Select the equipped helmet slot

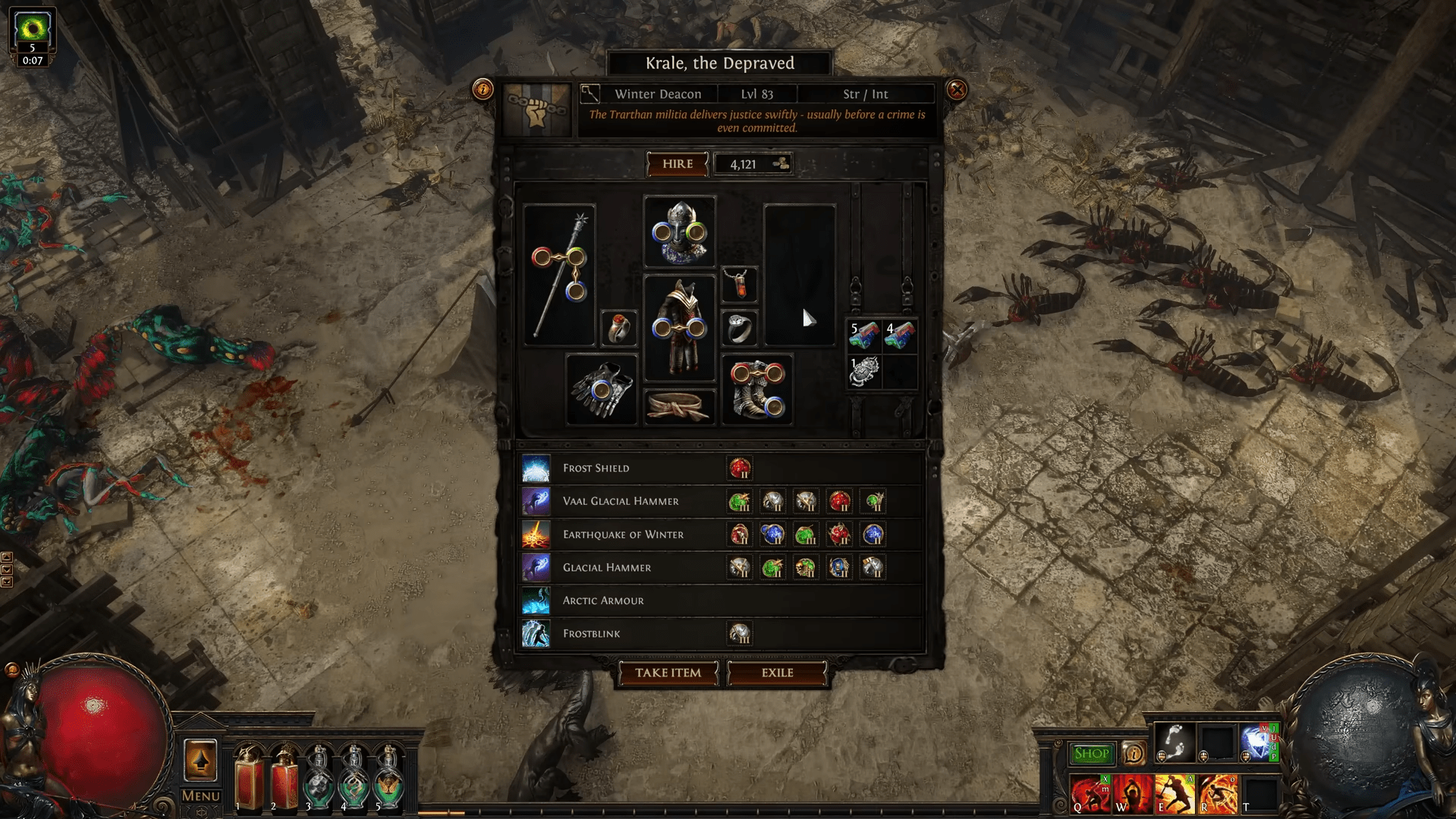click(x=679, y=232)
